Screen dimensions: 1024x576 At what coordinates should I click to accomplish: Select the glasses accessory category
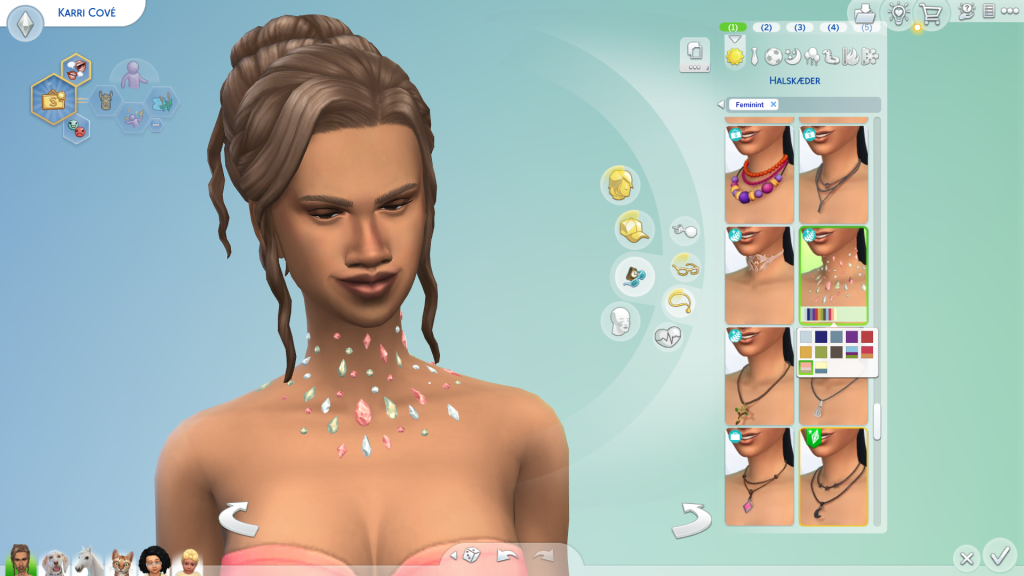point(684,266)
